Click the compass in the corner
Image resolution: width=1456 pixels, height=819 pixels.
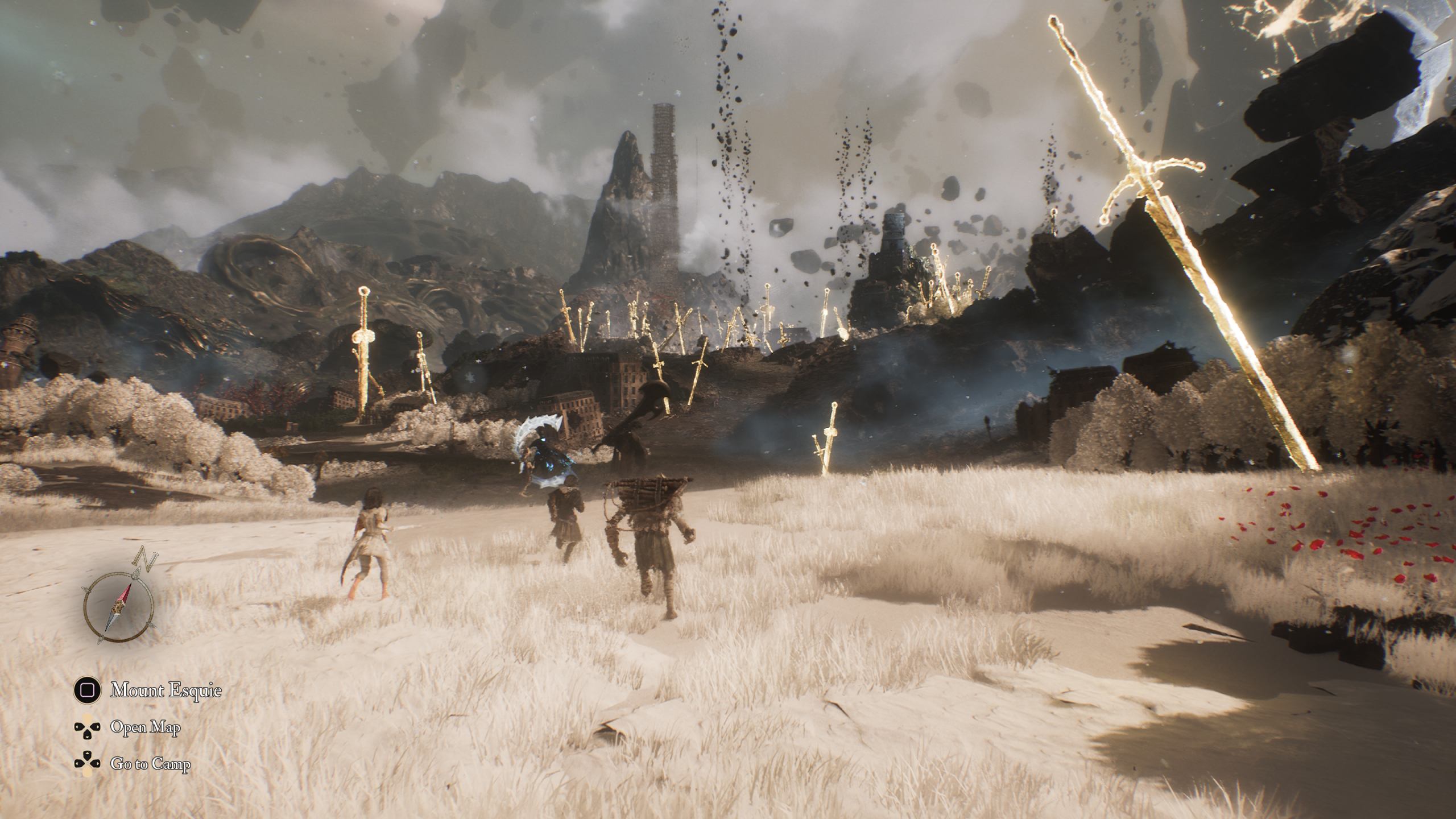tap(119, 607)
